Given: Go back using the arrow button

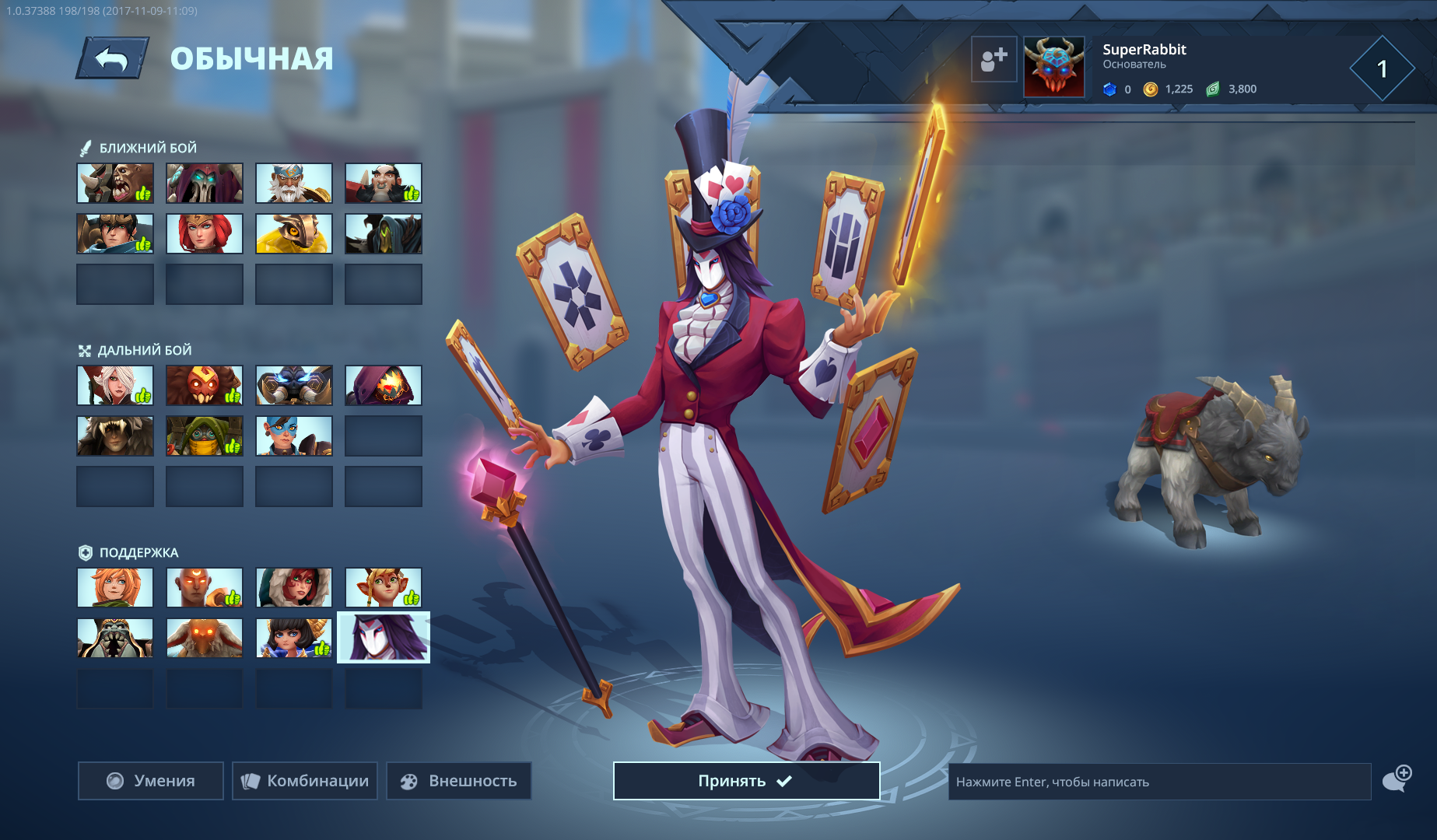Looking at the screenshot, I should 113,58.
